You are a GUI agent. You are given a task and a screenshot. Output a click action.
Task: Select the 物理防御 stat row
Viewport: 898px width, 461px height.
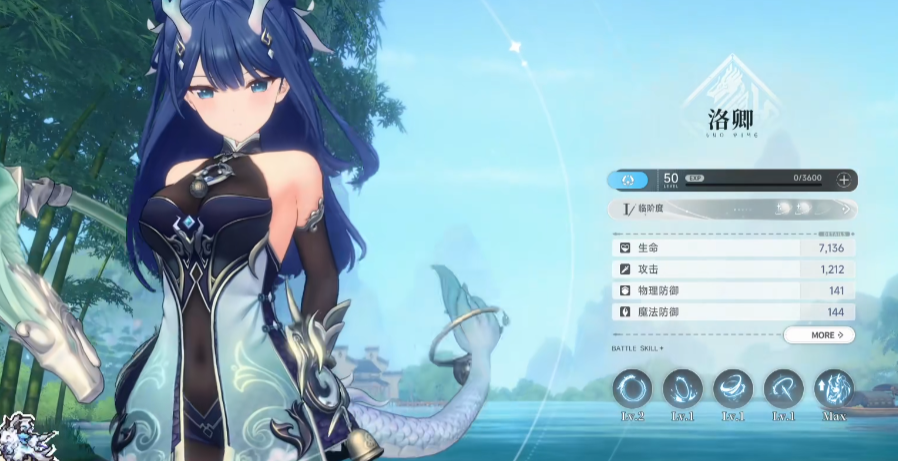[x=732, y=291]
